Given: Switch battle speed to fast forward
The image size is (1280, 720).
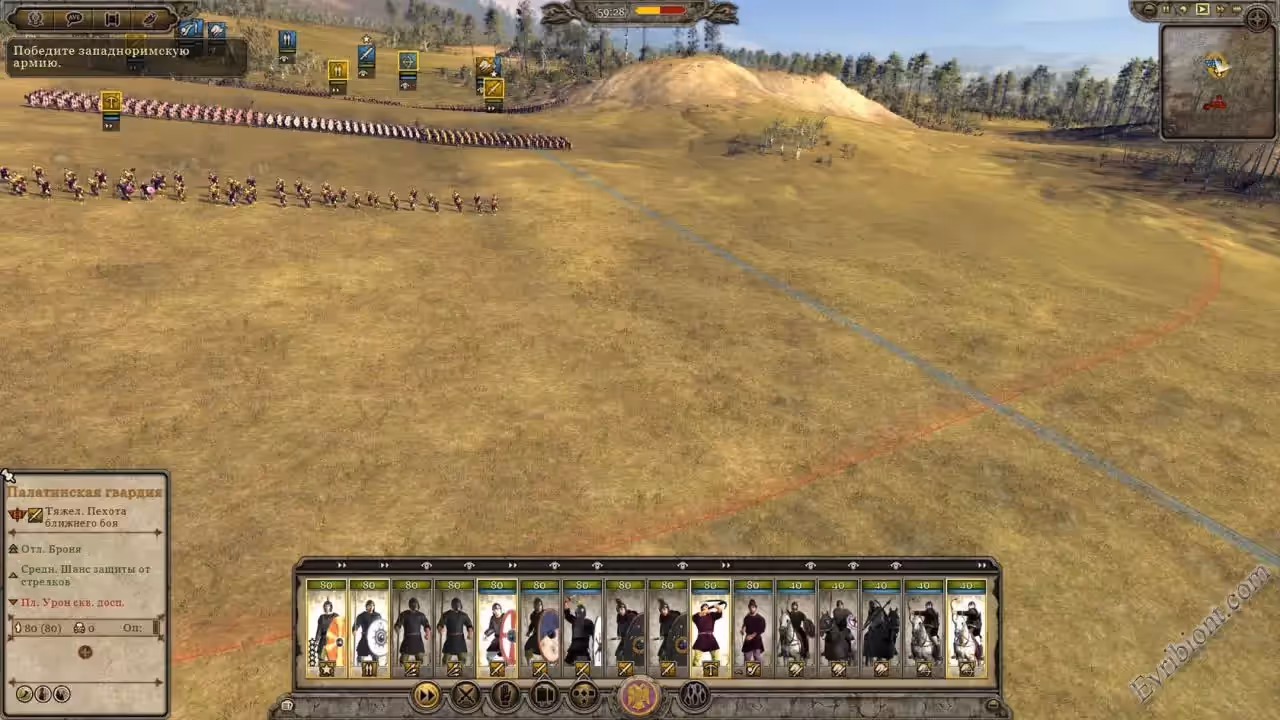Looking at the screenshot, I should tap(1221, 10).
